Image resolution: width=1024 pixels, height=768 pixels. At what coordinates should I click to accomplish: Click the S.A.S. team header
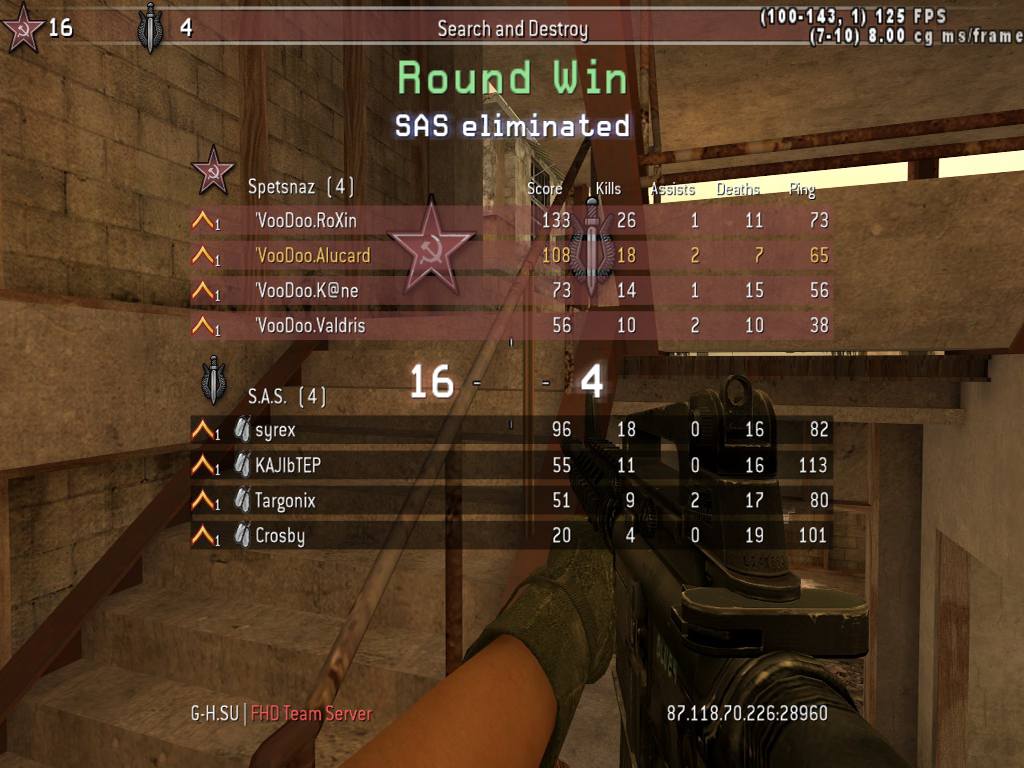(287, 397)
